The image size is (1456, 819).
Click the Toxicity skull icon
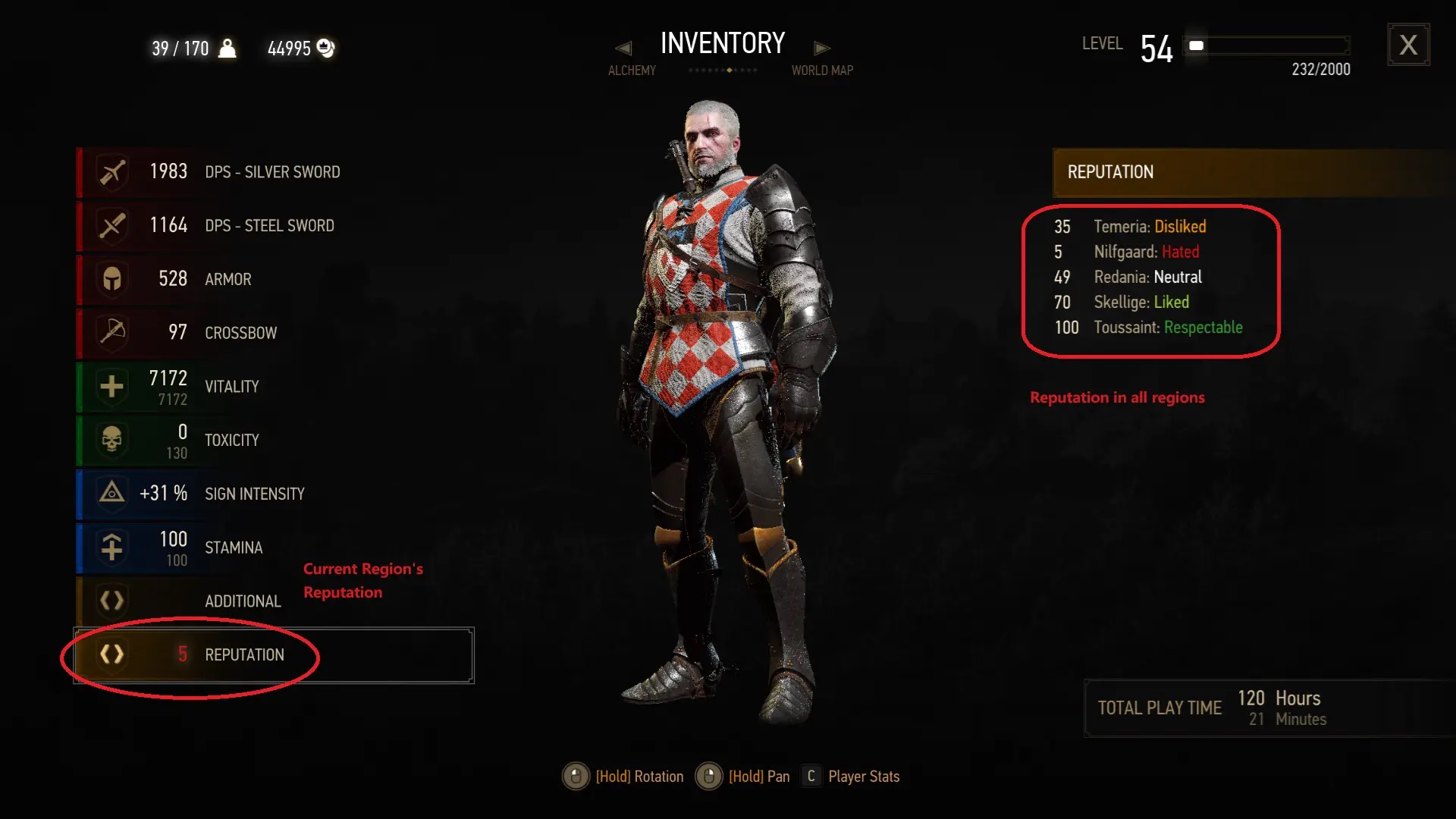click(x=111, y=441)
